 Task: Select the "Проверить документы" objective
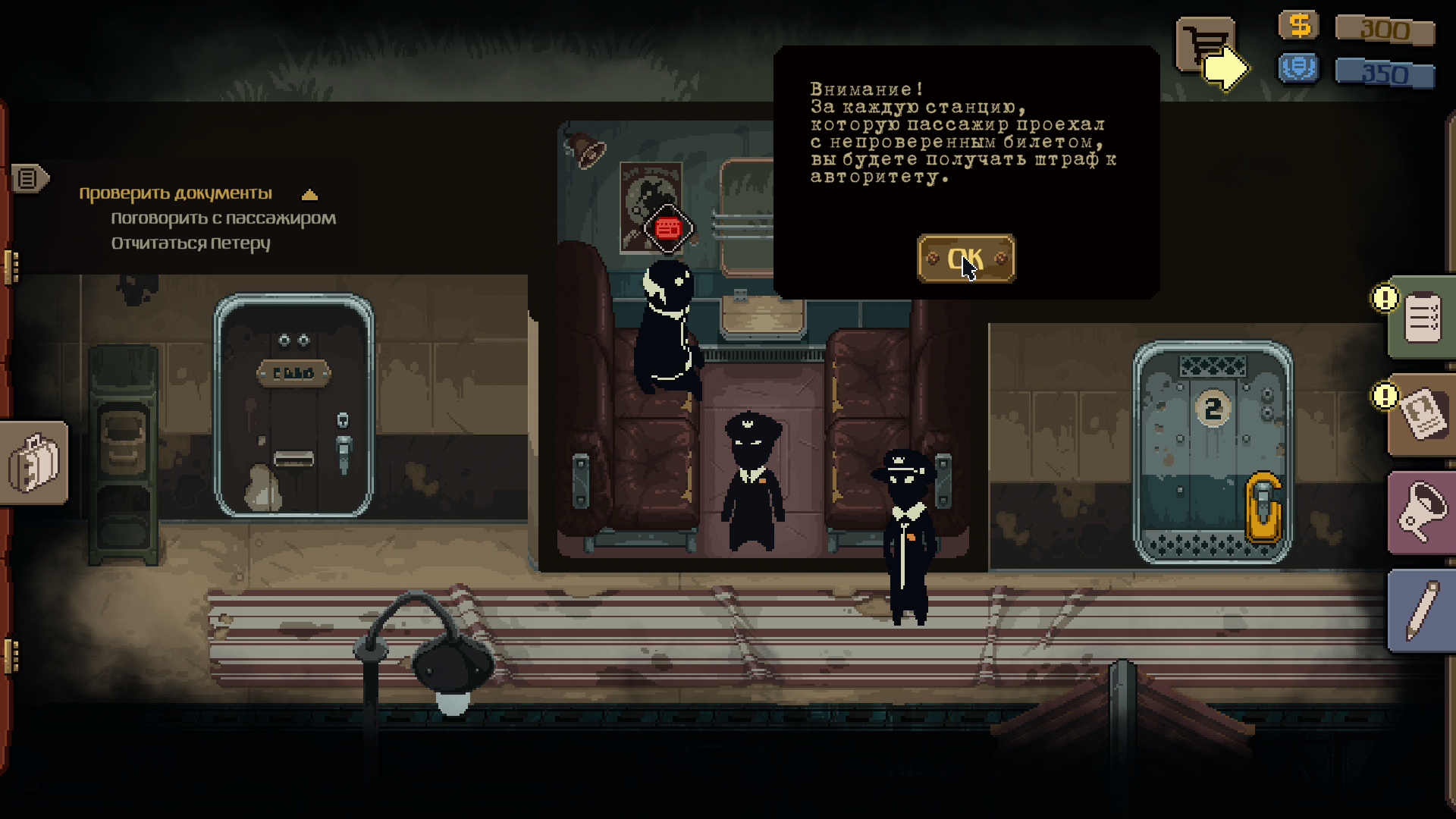pos(175,193)
